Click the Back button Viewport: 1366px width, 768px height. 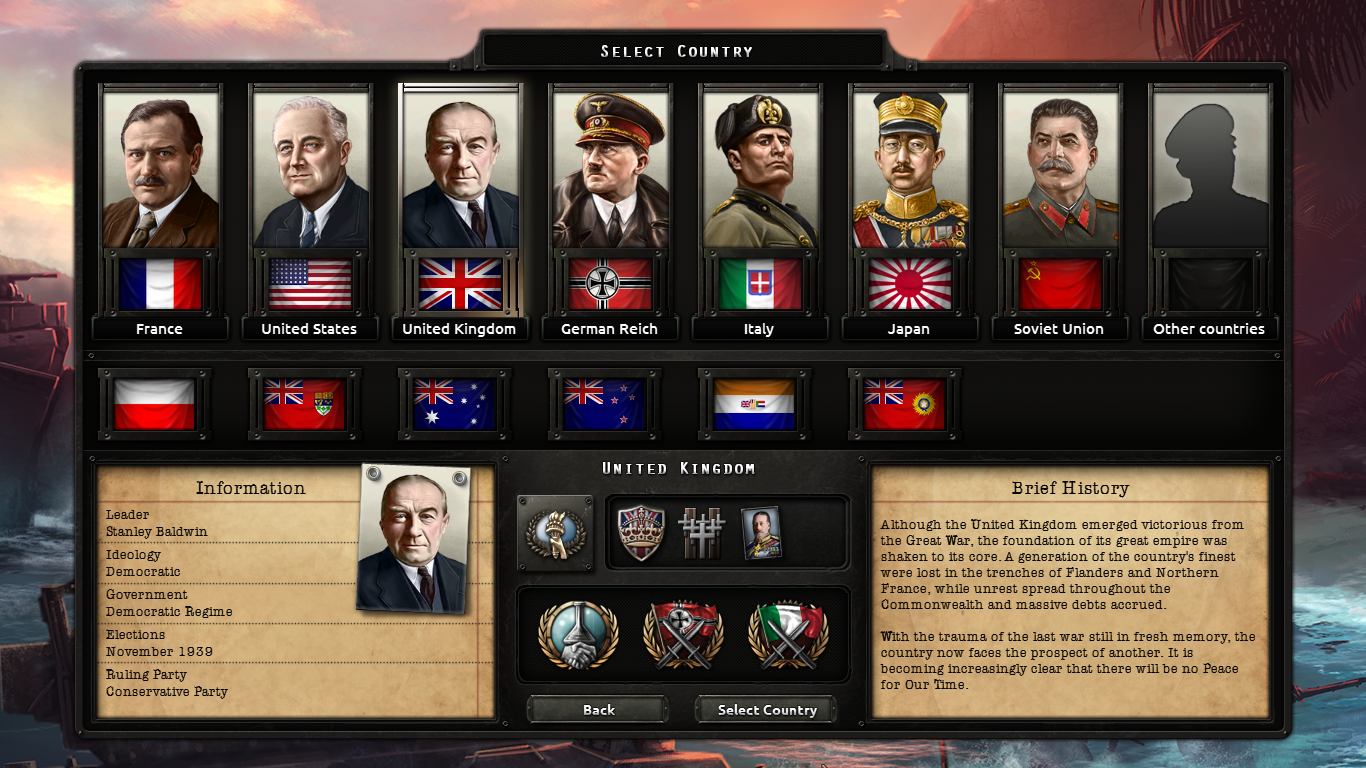pyautogui.click(x=598, y=710)
